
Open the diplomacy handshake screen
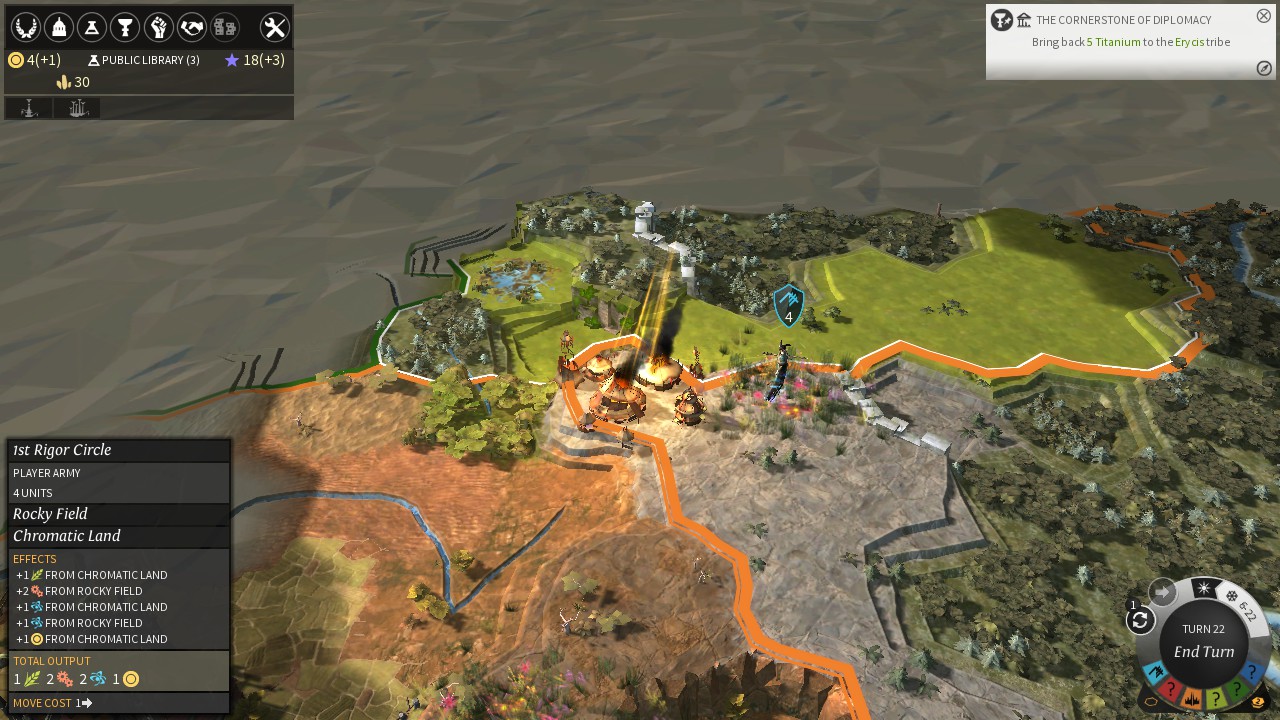192,27
